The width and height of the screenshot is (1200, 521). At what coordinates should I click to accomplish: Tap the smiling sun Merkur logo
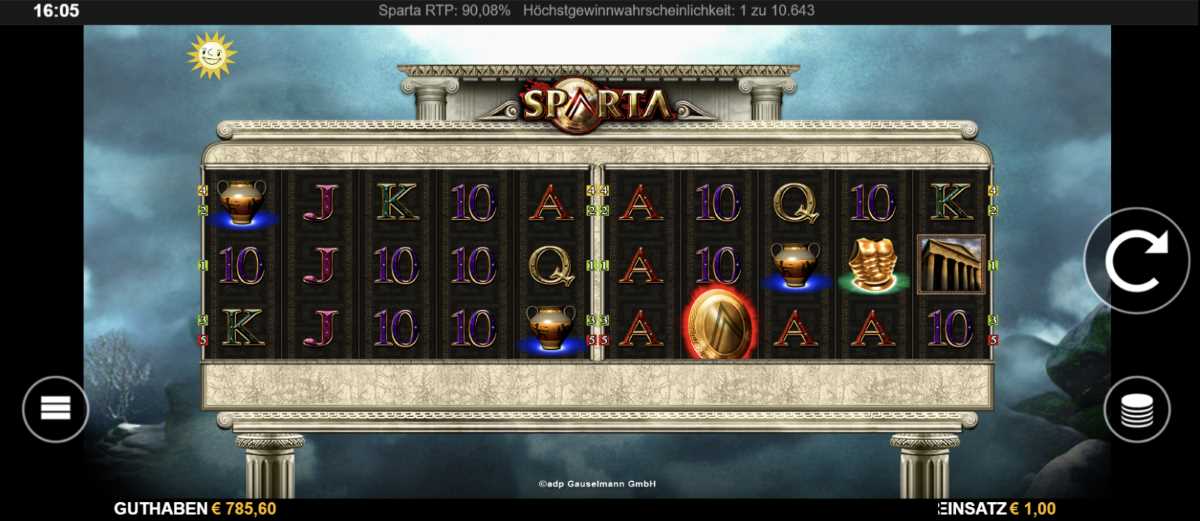[211, 55]
